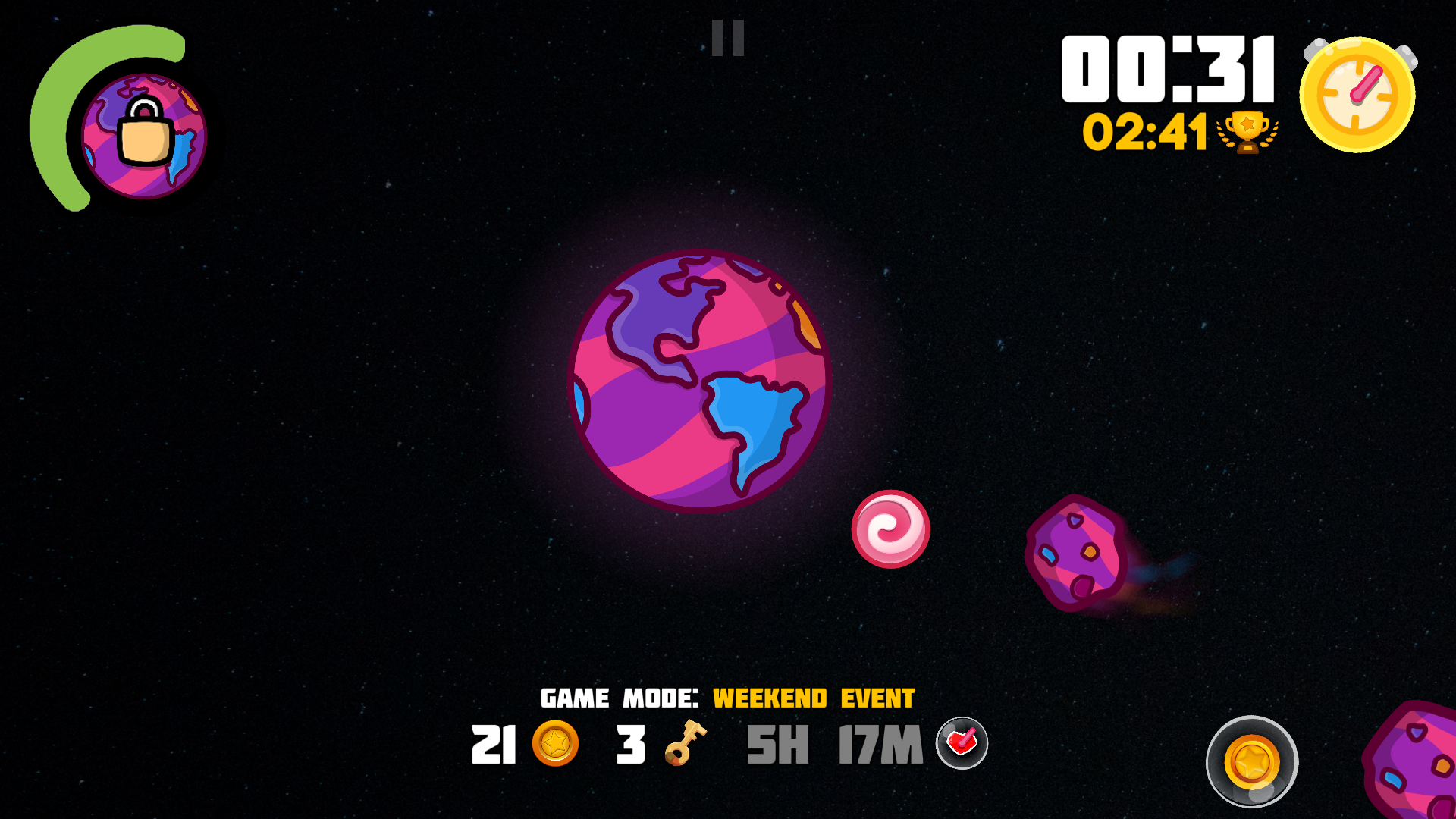The image size is (1456, 819).
Task: Select the central colorful planet
Action: coord(698,379)
